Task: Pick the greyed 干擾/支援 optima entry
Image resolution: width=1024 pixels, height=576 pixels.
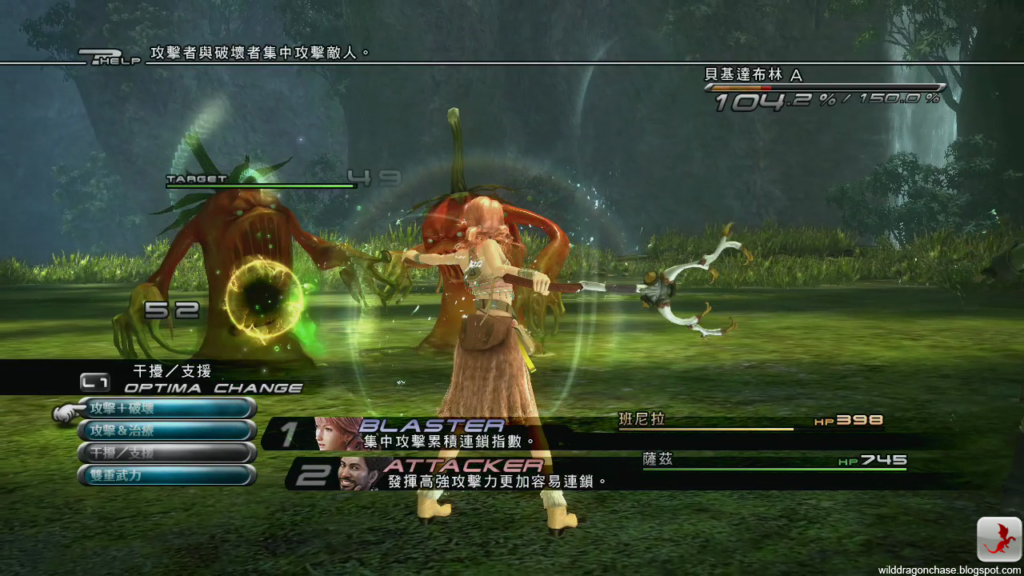Action: [x=166, y=452]
